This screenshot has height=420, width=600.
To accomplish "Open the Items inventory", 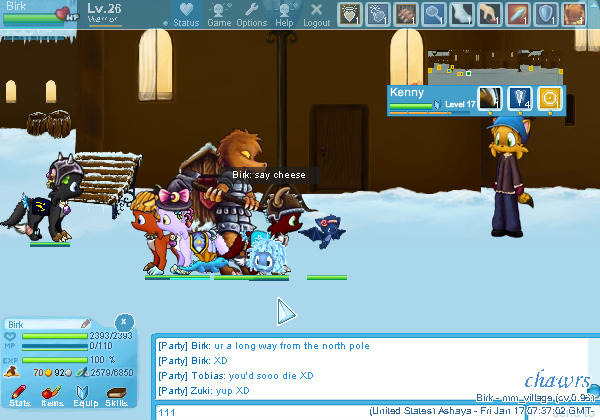I will coord(51,394).
